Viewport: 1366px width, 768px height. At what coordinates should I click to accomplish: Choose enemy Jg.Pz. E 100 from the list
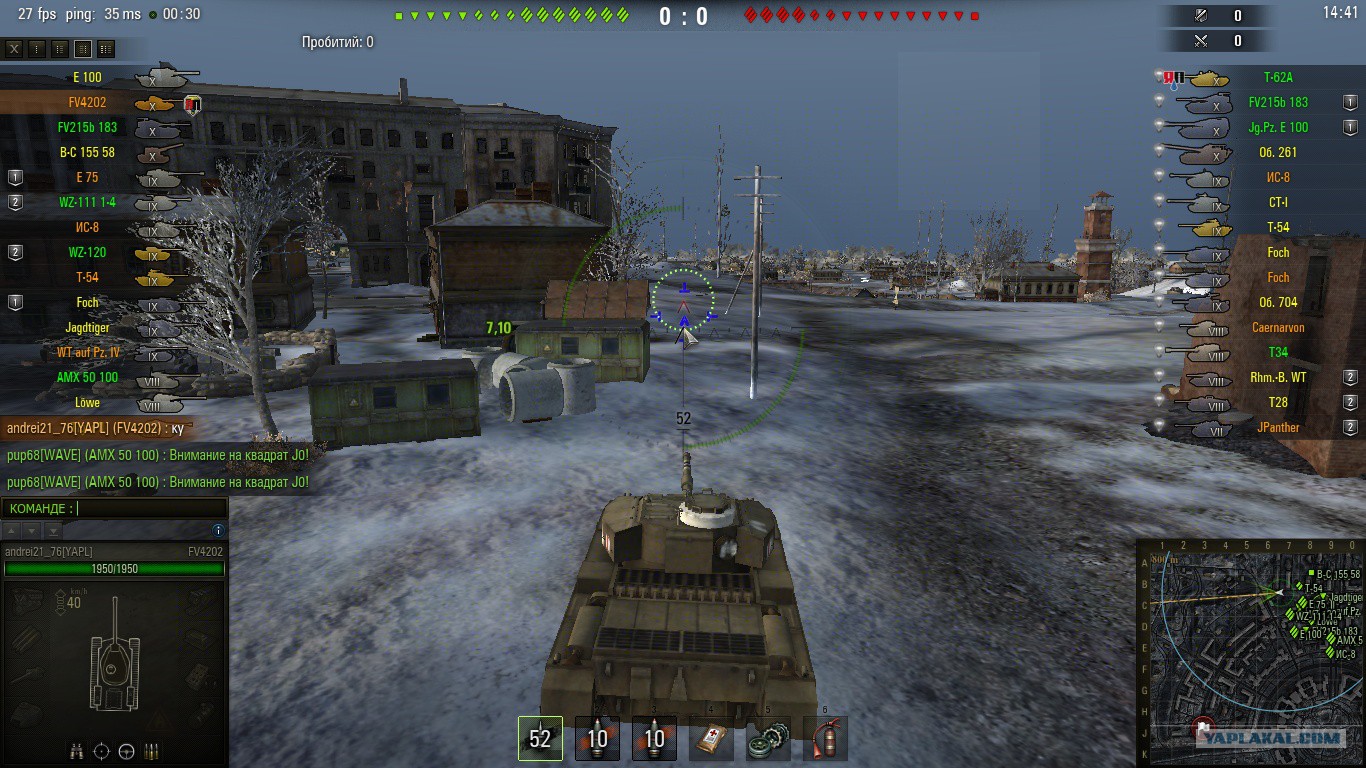pos(1277,127)
